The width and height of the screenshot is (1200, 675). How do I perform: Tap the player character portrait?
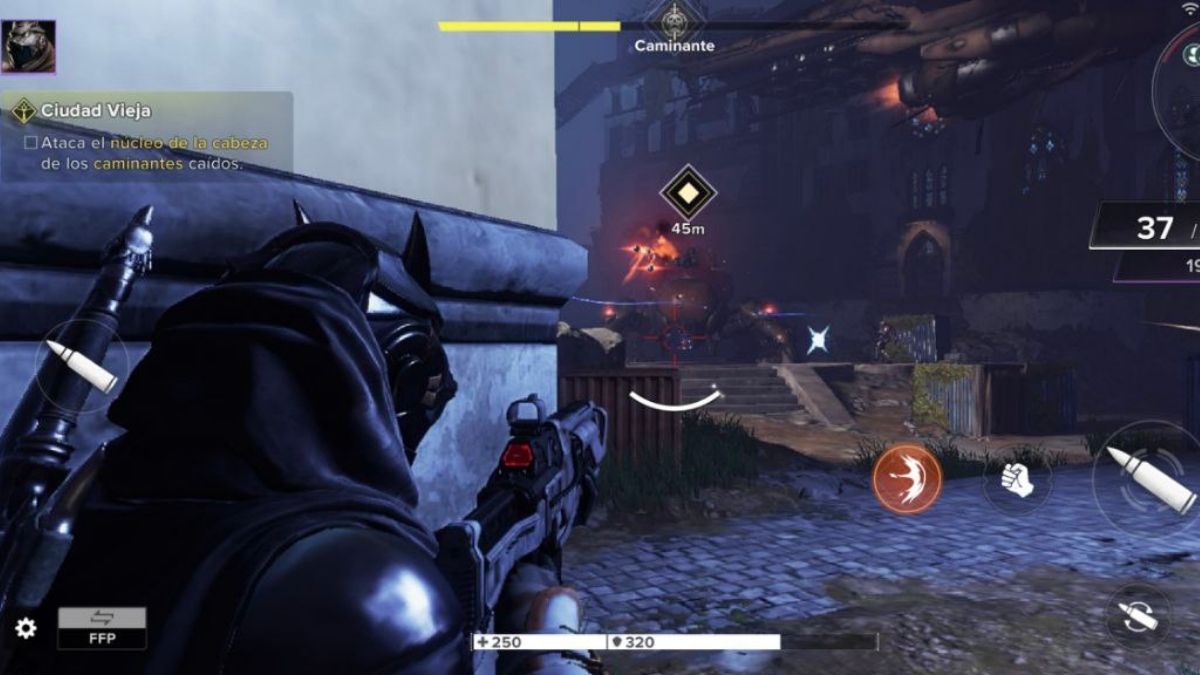28,46
